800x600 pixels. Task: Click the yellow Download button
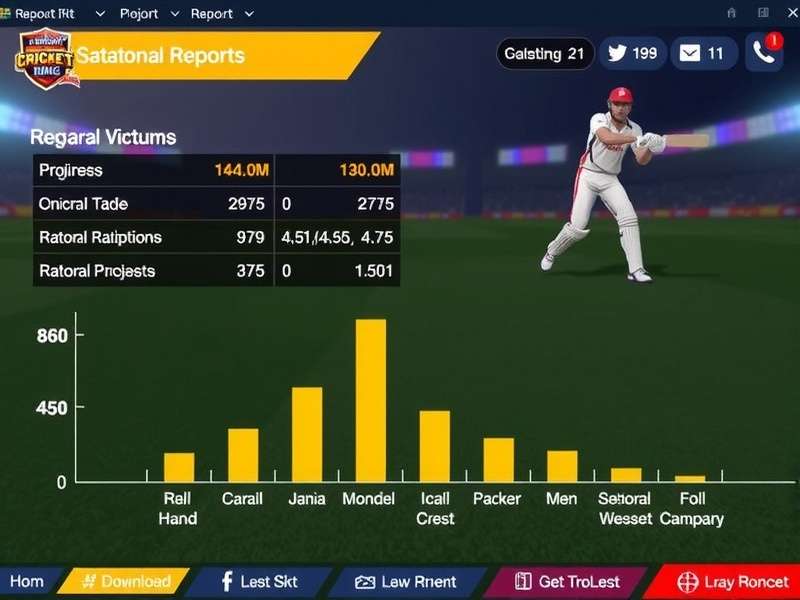coord(125,581)
